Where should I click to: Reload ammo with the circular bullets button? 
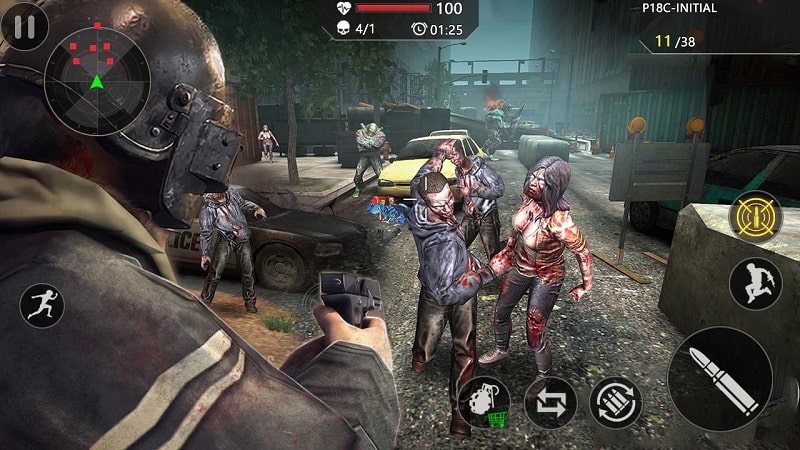tap(616, 402)
